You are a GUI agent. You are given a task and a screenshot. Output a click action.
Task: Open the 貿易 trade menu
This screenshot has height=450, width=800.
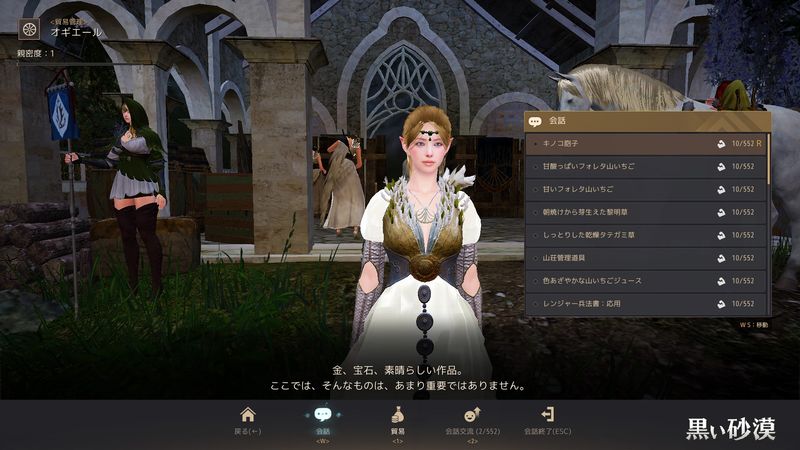coord(397,418)
